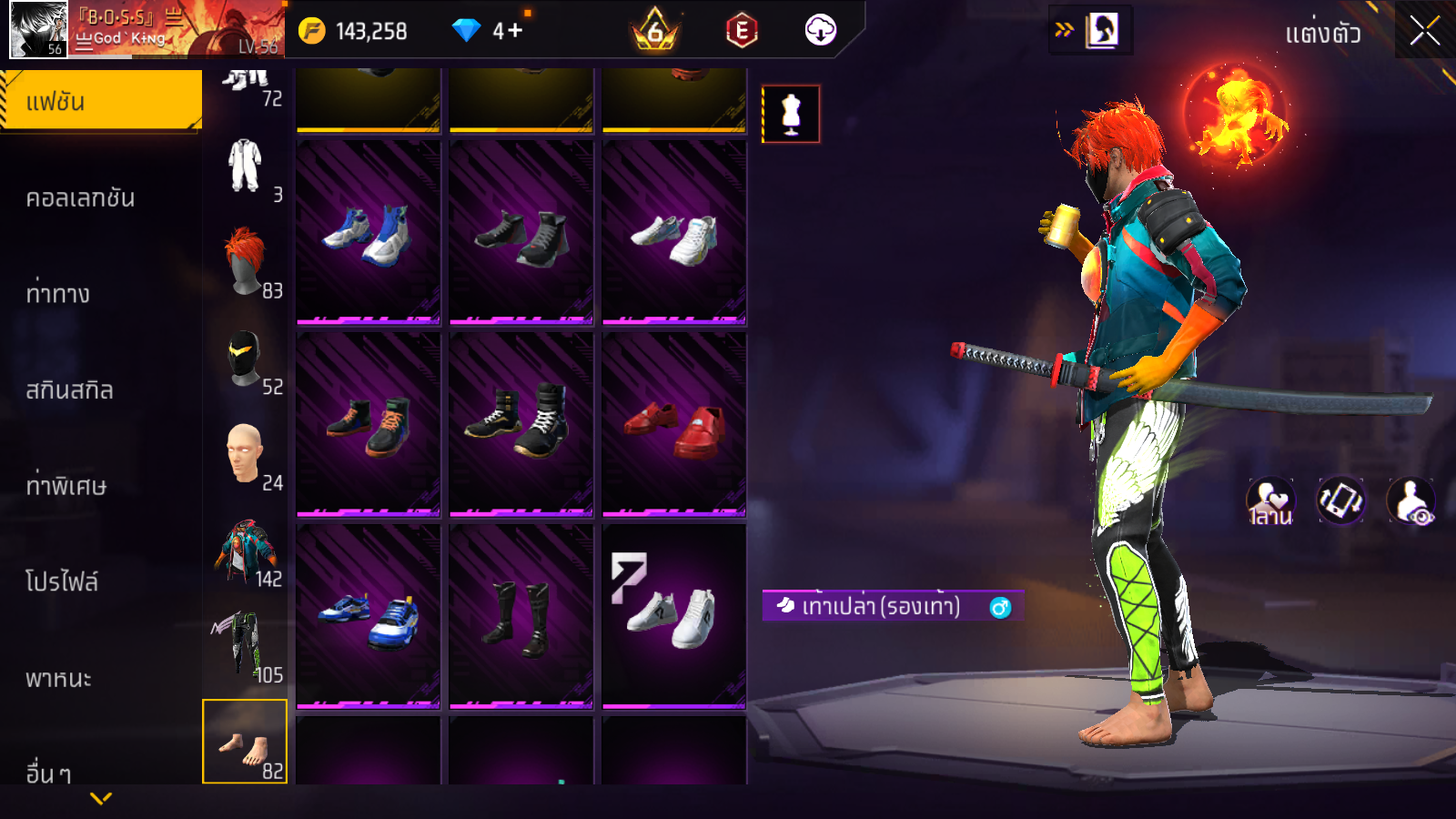Click the cloud download icon
The height and width of the screenshot is (819, 1456).
(820, 31)
